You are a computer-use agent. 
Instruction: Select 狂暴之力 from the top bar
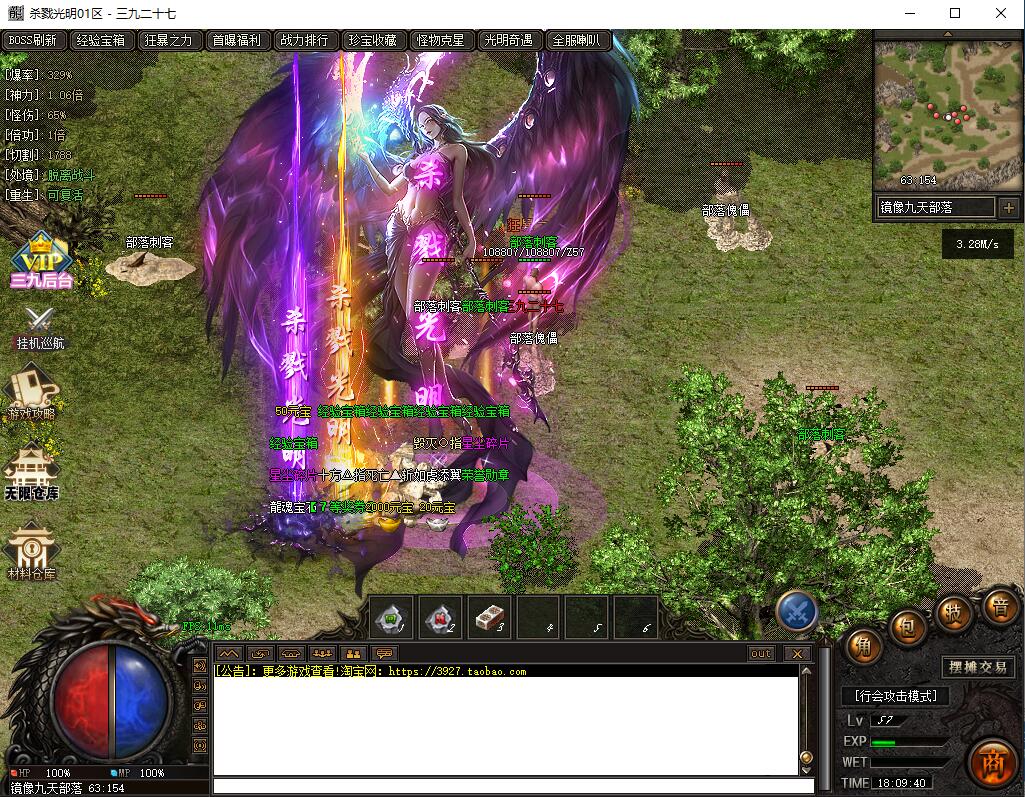click(169, 41)
